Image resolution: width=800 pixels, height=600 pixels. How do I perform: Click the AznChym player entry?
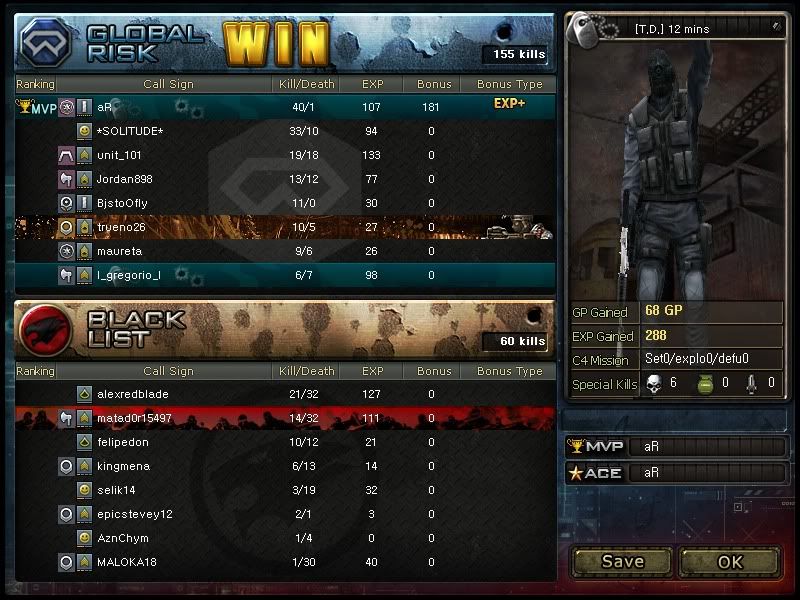tap(122, 538)
